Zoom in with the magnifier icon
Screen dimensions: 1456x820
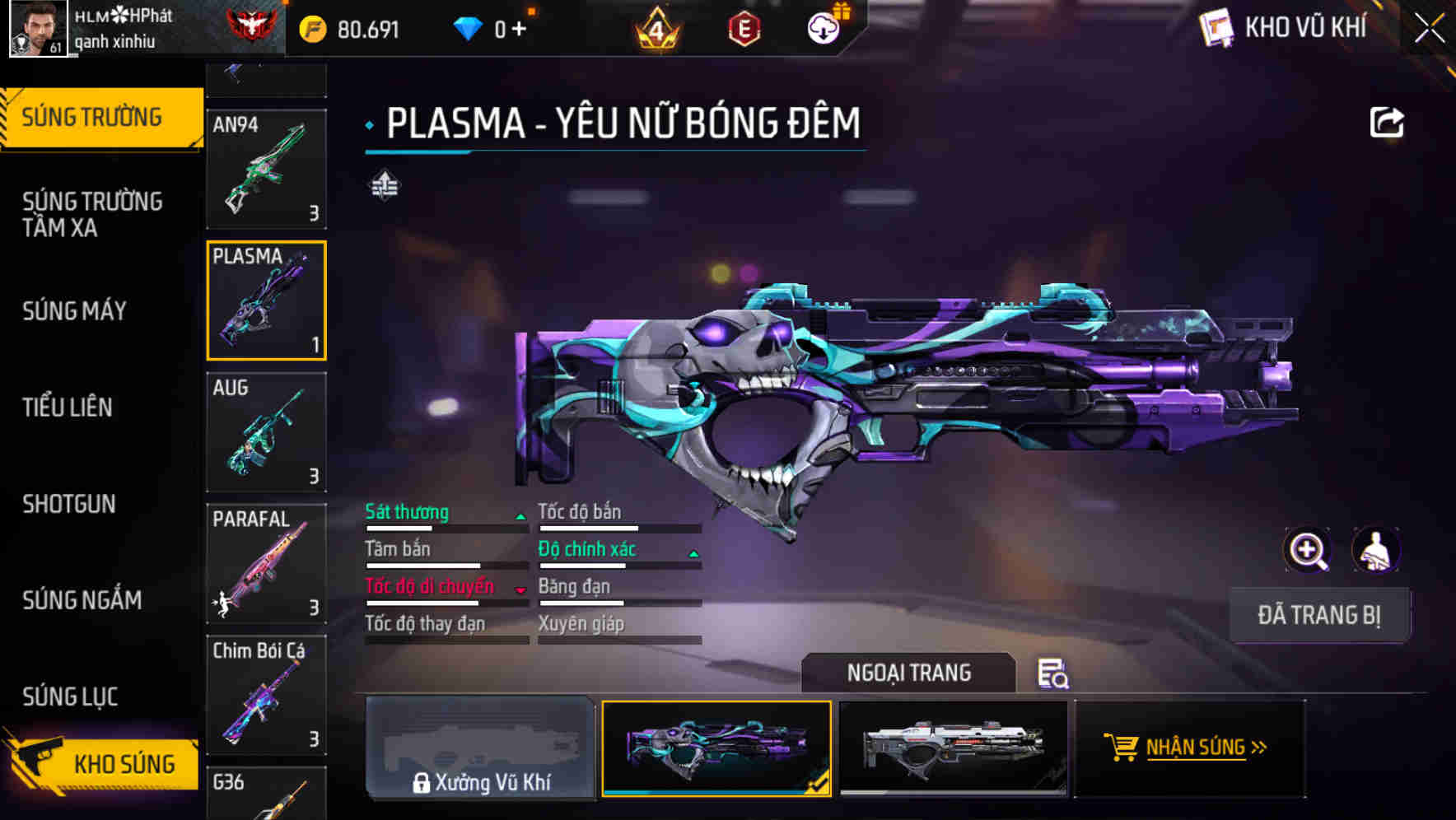[1308, 550]
